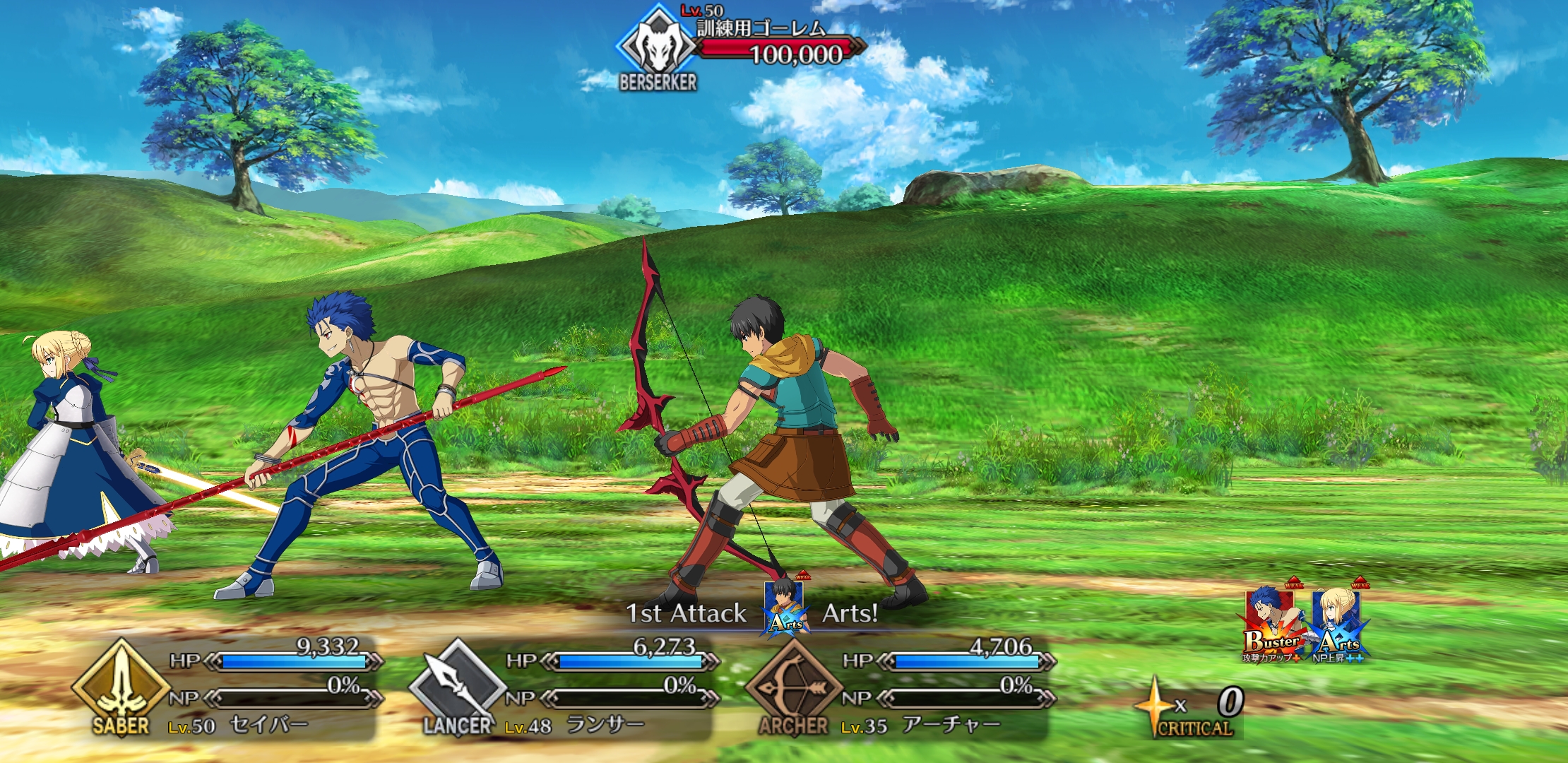Select the Lancer servant status panel
Viewport: 1568px width, 763px height.
point(563,689)
